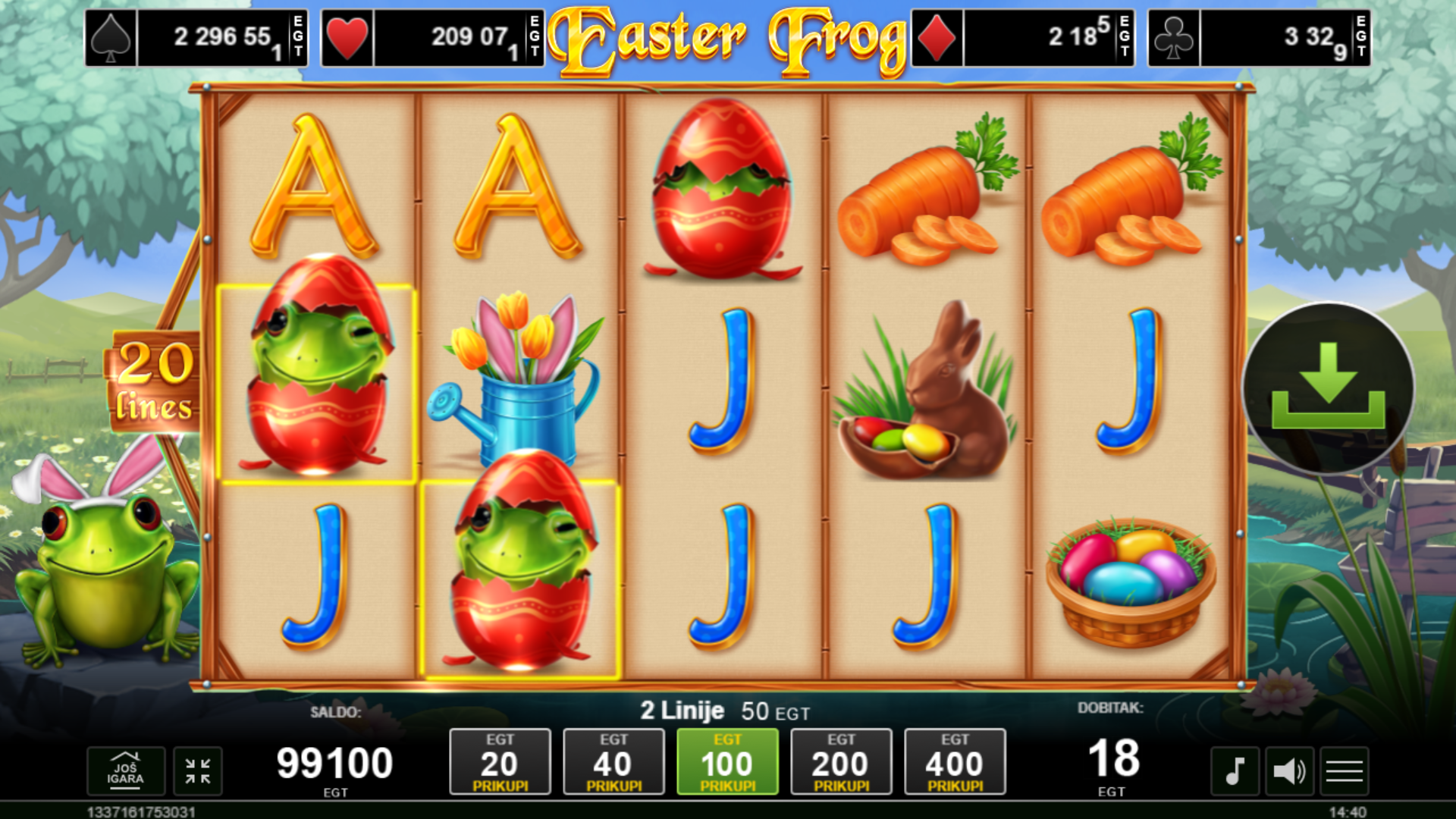The width and height of the screenshot is (1456, 819).
Task: Select the 40 EGT bet button
Action: click(613, 762)
